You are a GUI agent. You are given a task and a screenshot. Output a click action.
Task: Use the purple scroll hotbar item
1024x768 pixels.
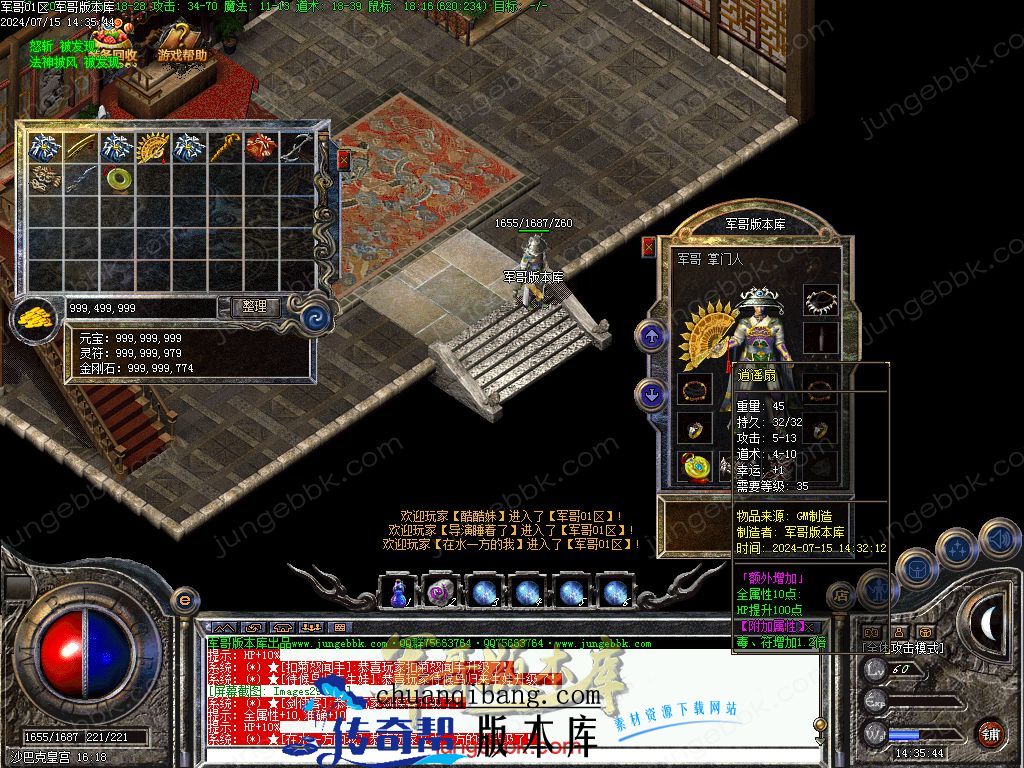coord(442,592)
